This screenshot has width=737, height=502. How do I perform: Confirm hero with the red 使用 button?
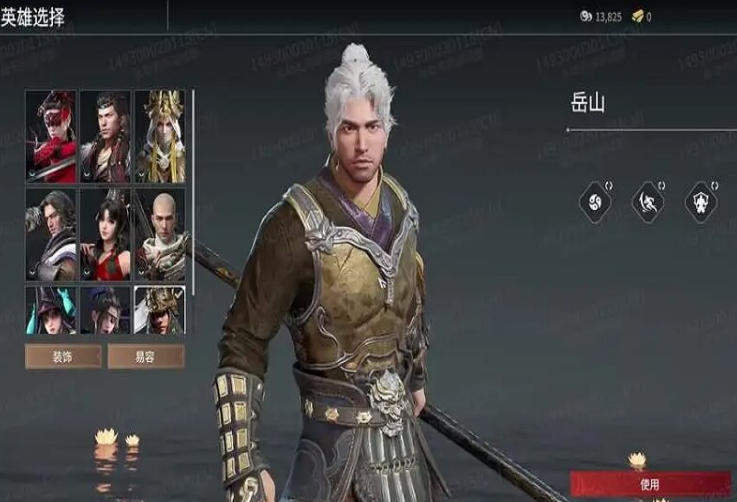(649, 484)
